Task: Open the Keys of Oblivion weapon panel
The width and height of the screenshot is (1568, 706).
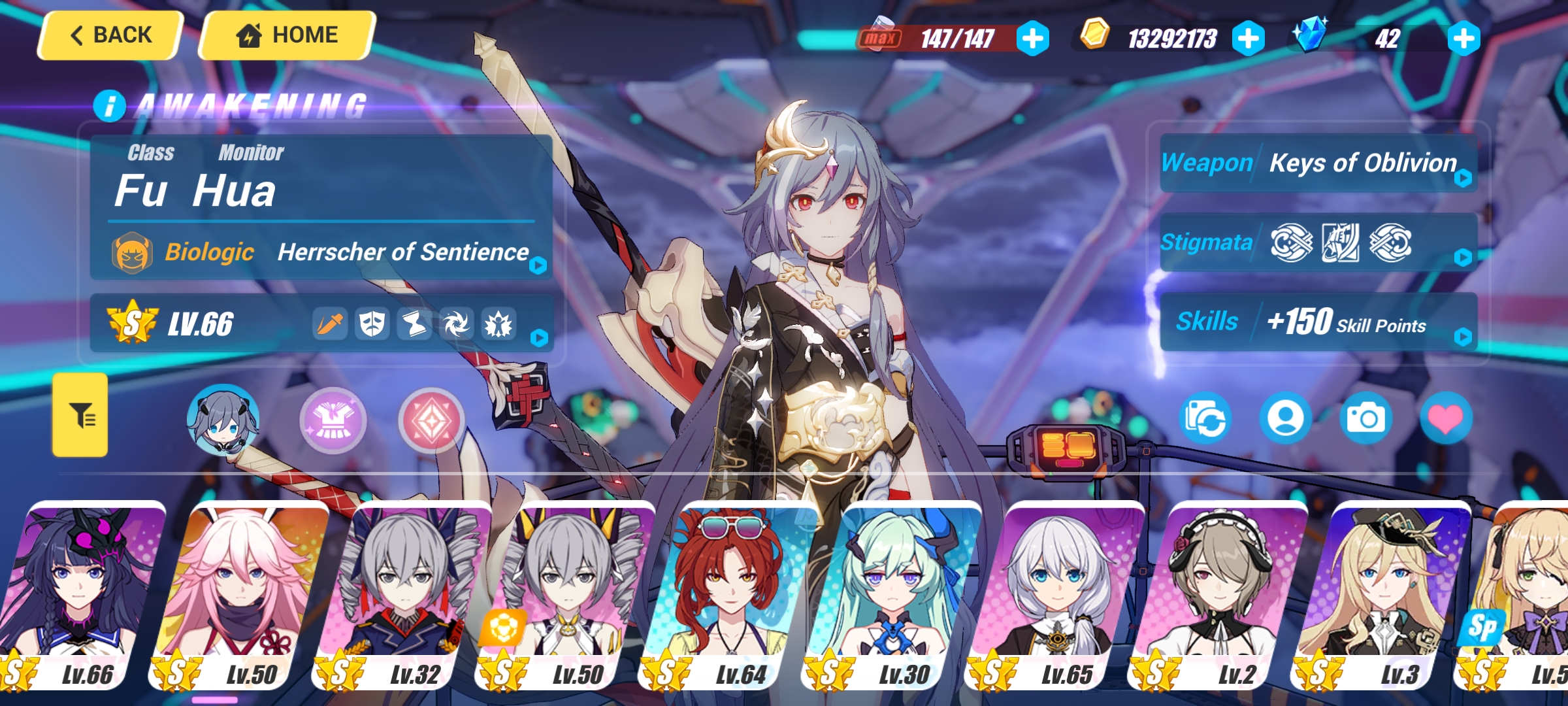Action: pyautogui.click(x=1318, y=163)
